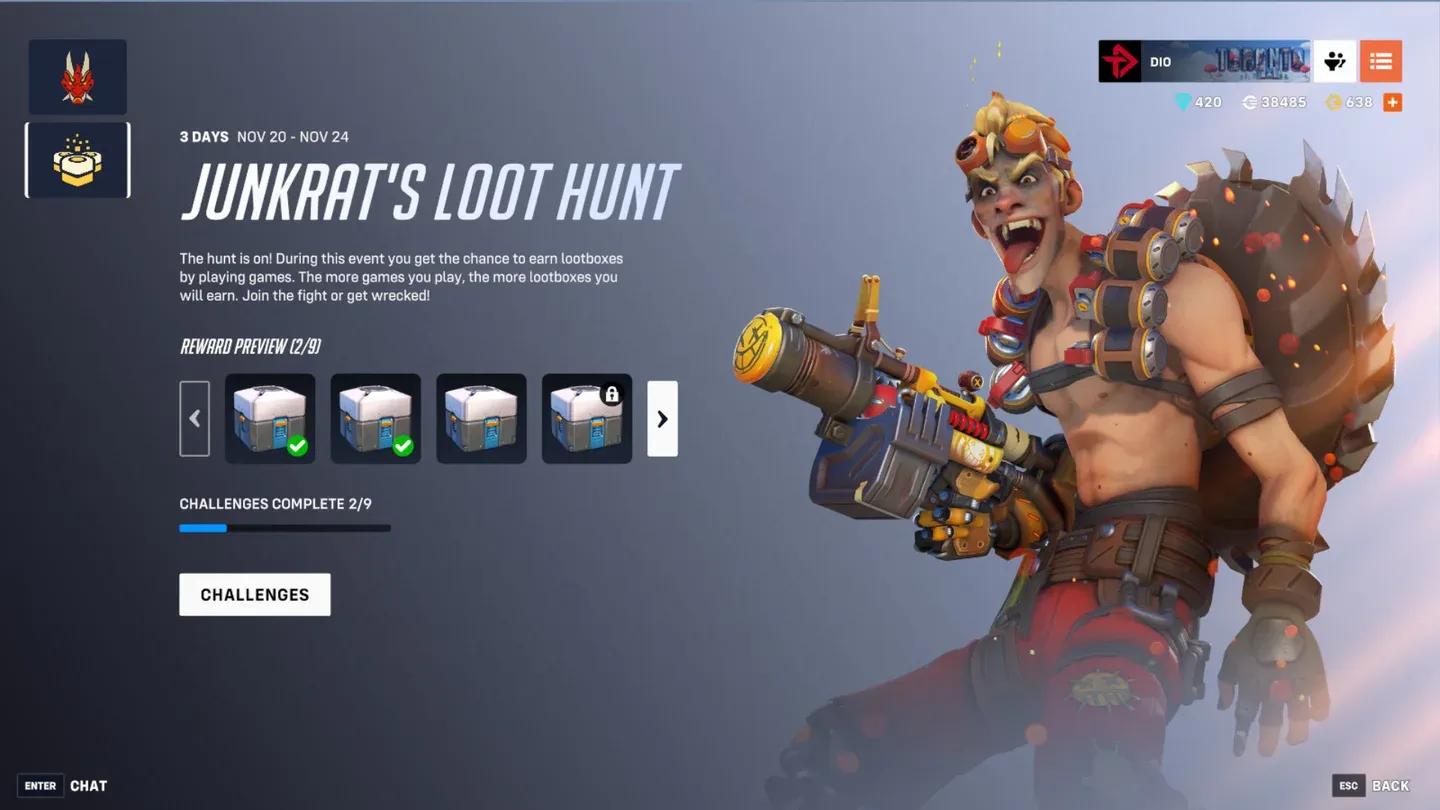The image size is (1440, 810).
Task: Click the challenges completion progress bar
Action: 285,528
